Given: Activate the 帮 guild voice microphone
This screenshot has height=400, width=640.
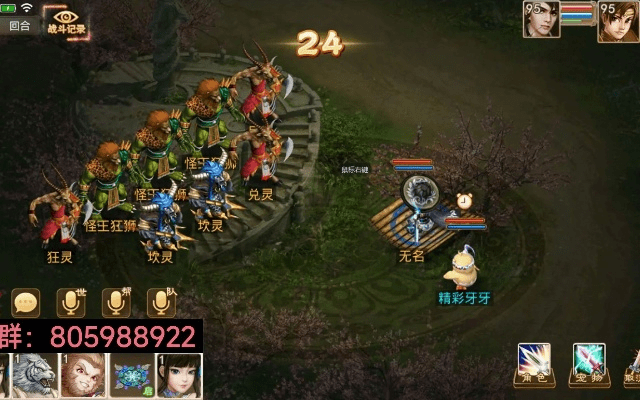Looking at the screenshot, I should [x=117, y=302].
